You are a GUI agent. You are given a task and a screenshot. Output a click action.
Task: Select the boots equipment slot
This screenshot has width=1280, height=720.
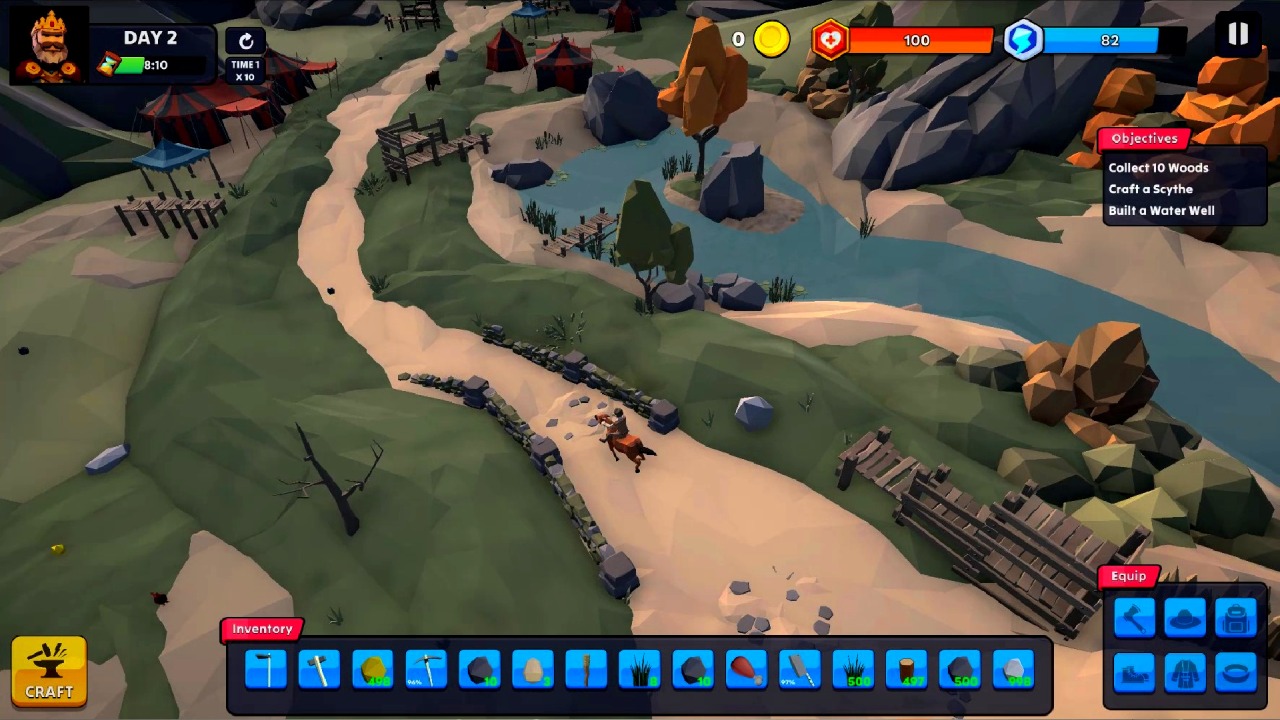(1133, 672)
